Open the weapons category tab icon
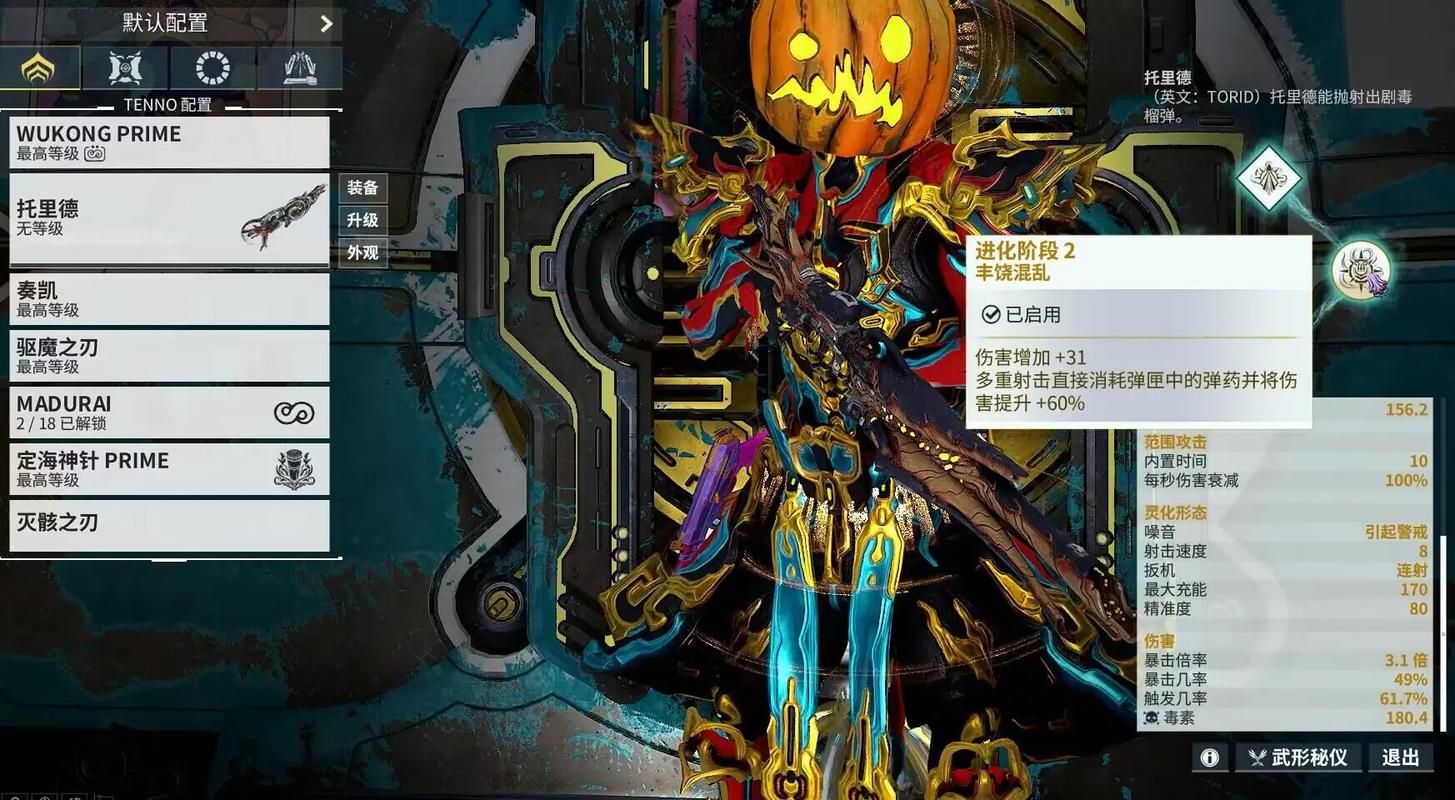Viewport: 1455px width, 800px height. coord(124,68)
